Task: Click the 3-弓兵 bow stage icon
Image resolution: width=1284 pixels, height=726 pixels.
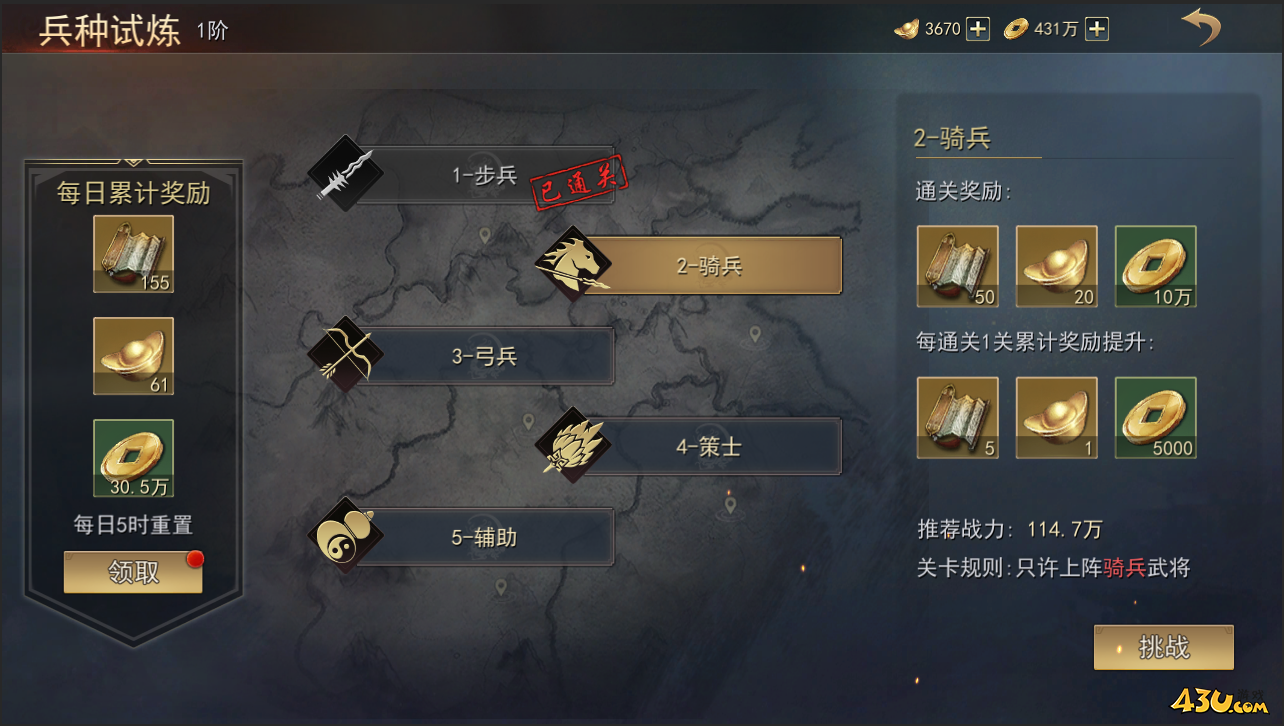Action: tap(346, 353)
